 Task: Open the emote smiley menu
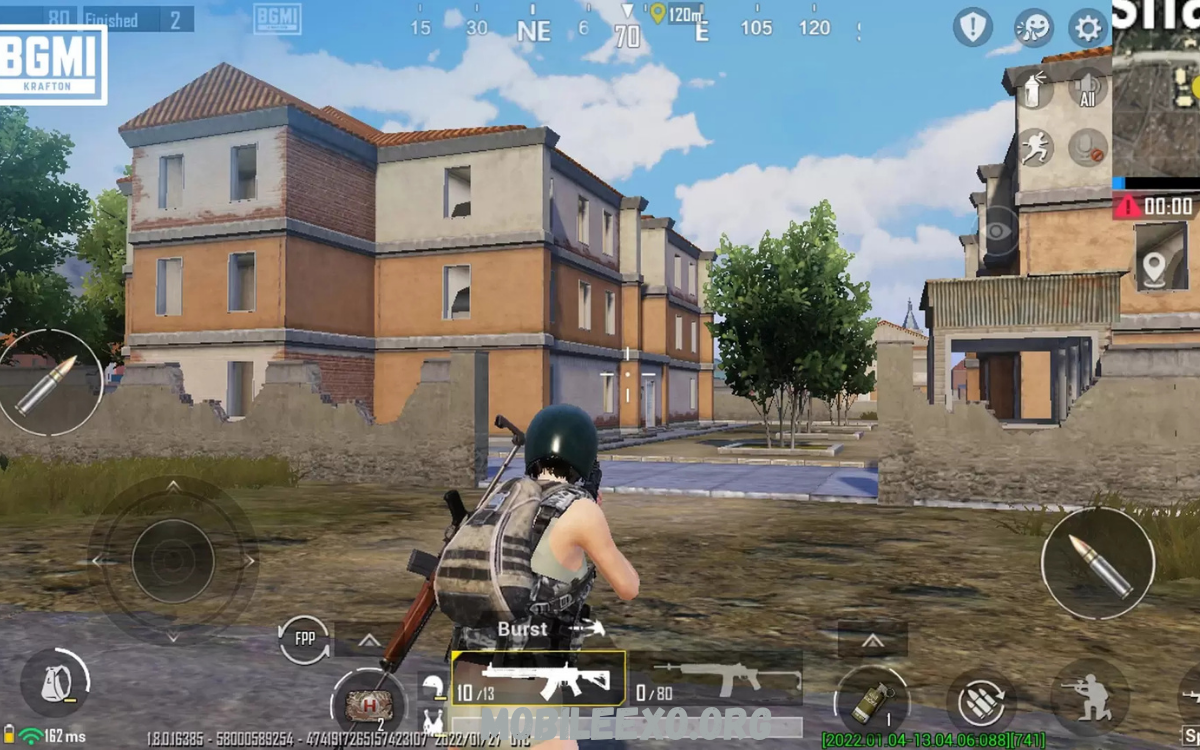coord(1032,27)
